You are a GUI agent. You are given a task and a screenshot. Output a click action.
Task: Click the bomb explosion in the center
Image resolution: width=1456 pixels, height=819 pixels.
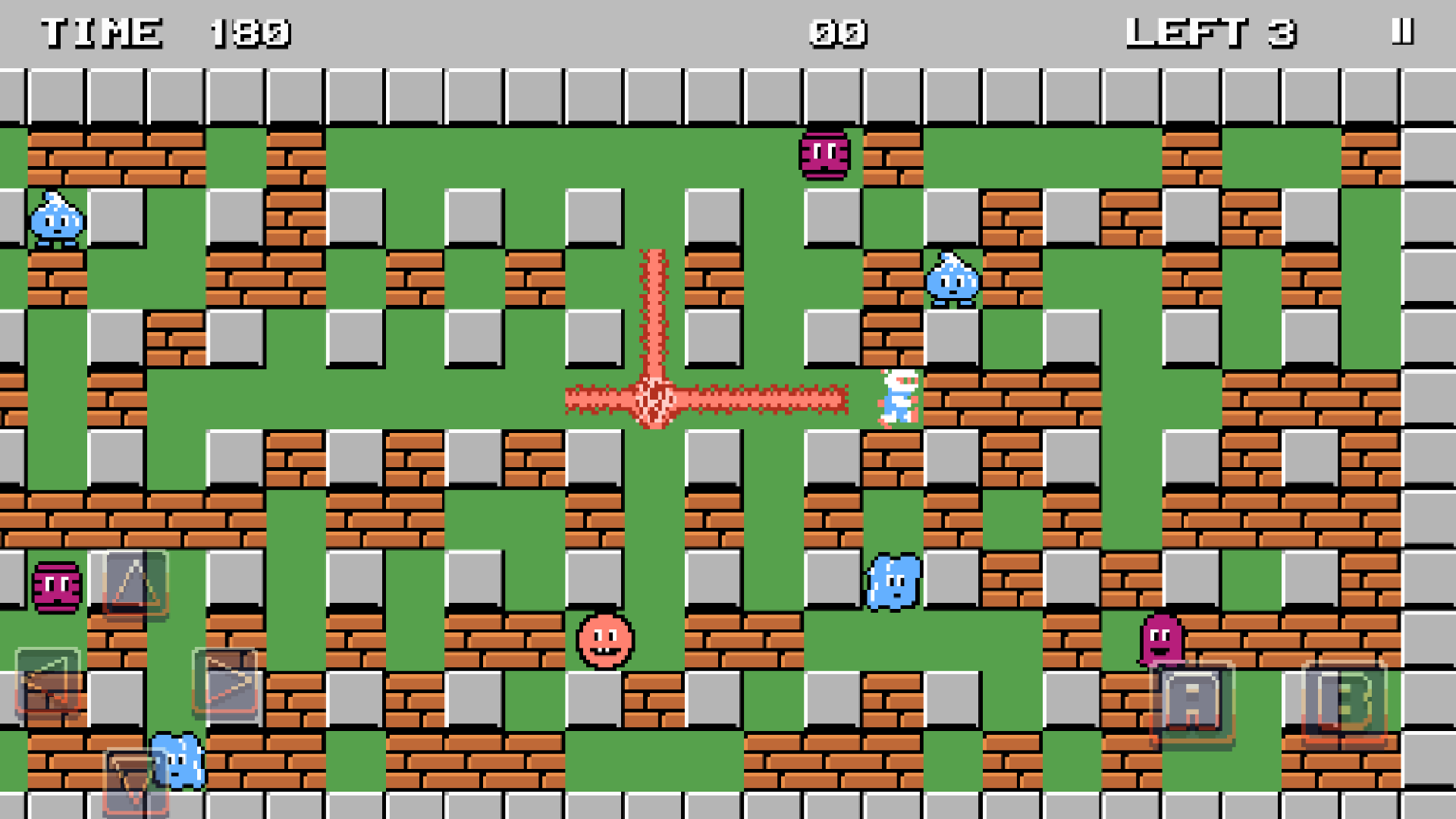click(654, 400)
